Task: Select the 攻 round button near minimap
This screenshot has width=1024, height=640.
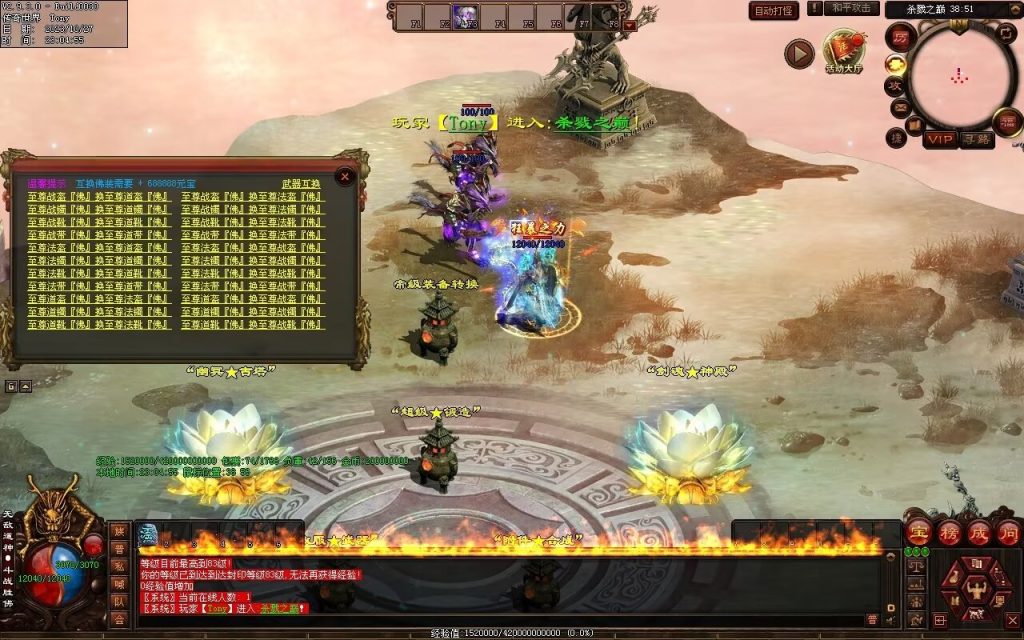Action: click(896, 87)
